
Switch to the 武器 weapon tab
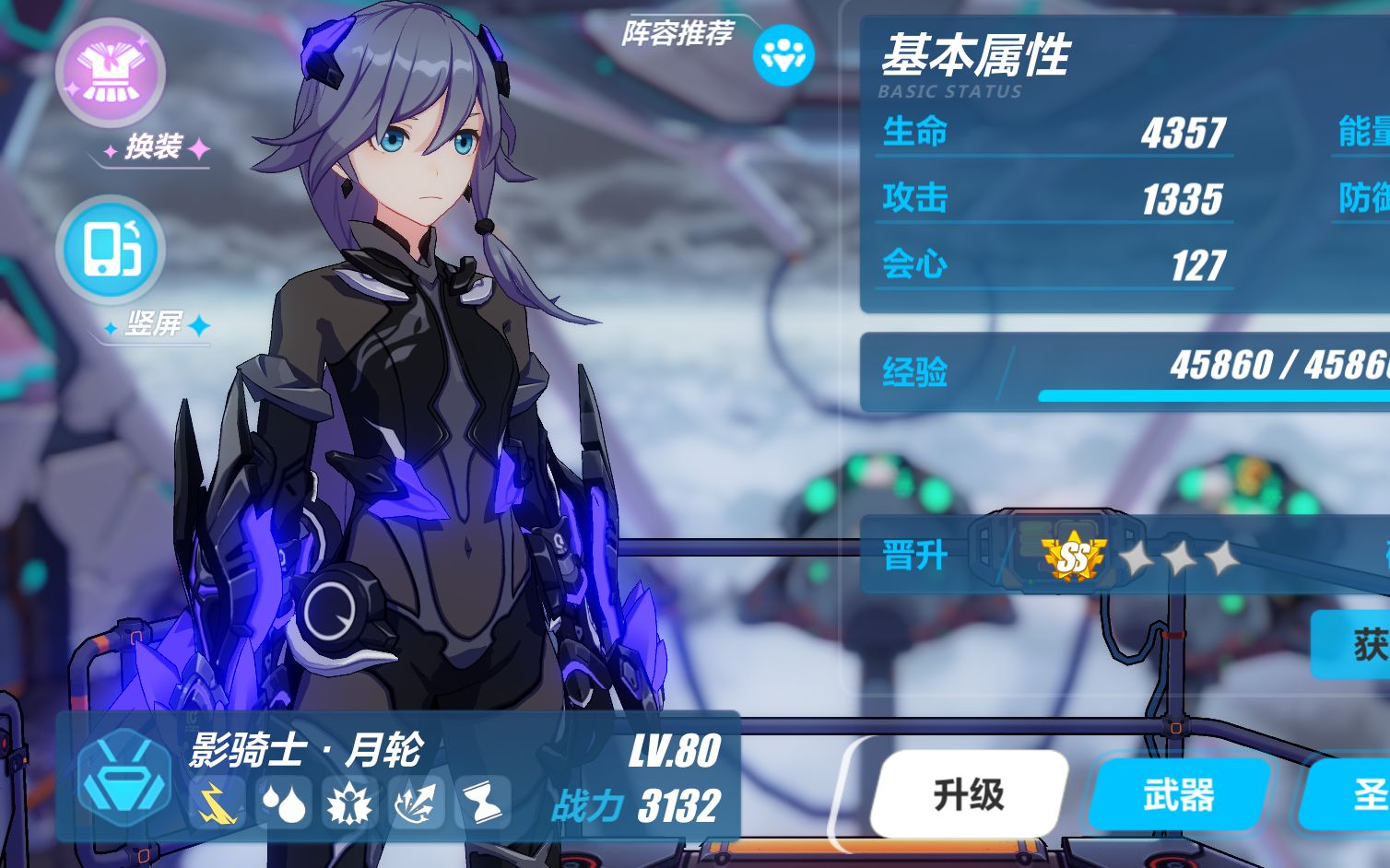(x=1179, y=794)
